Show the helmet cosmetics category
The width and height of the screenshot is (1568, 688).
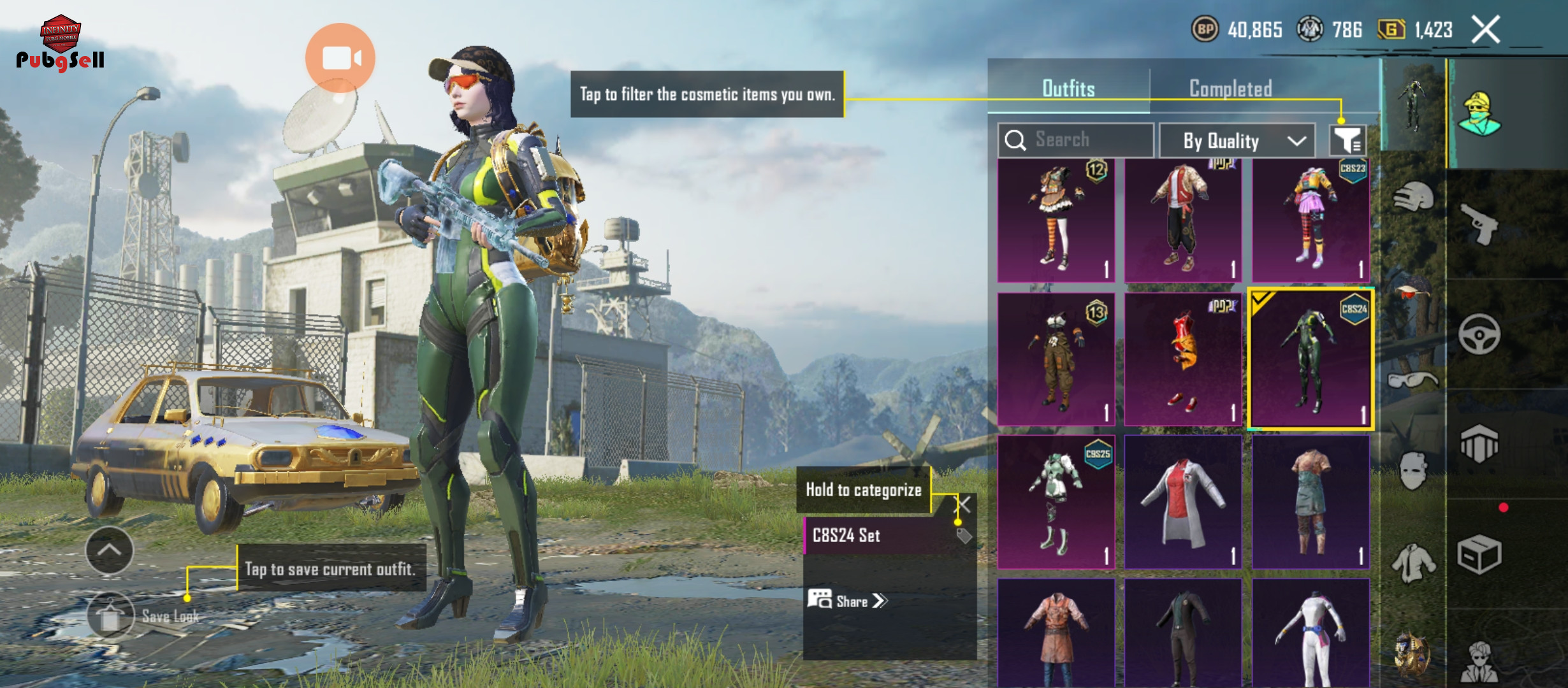point(1414,197)
